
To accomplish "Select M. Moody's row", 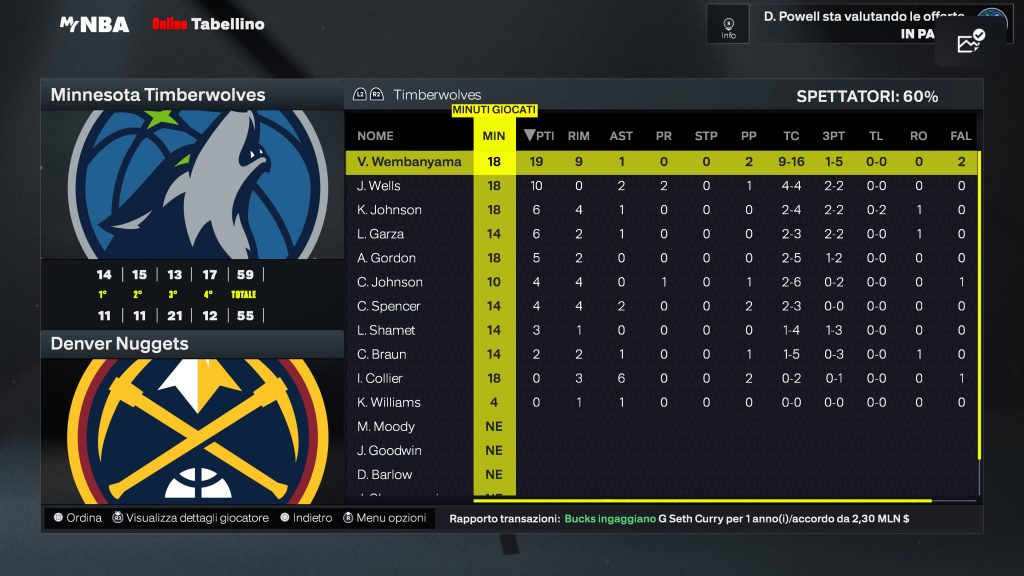I will pos(386,426).
